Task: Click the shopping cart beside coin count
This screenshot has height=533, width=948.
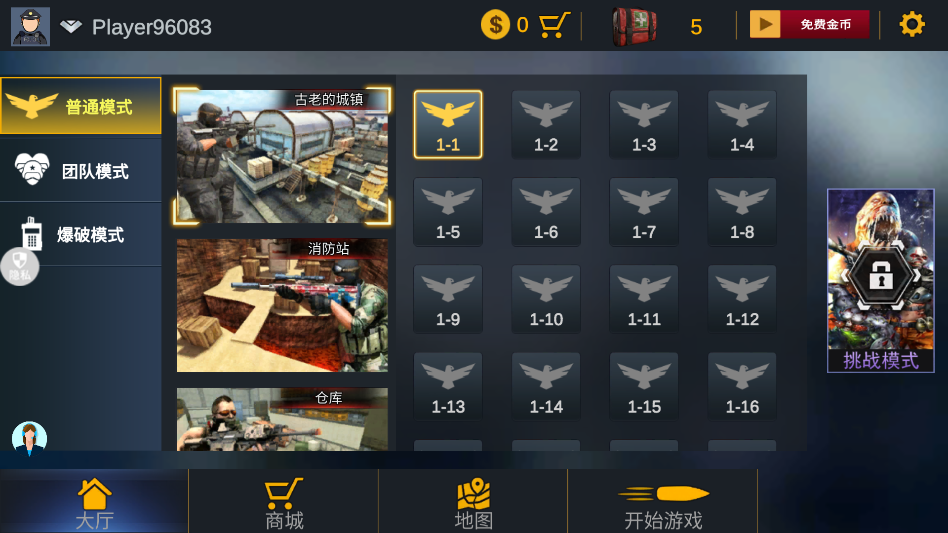Action: tap(554, 25)
